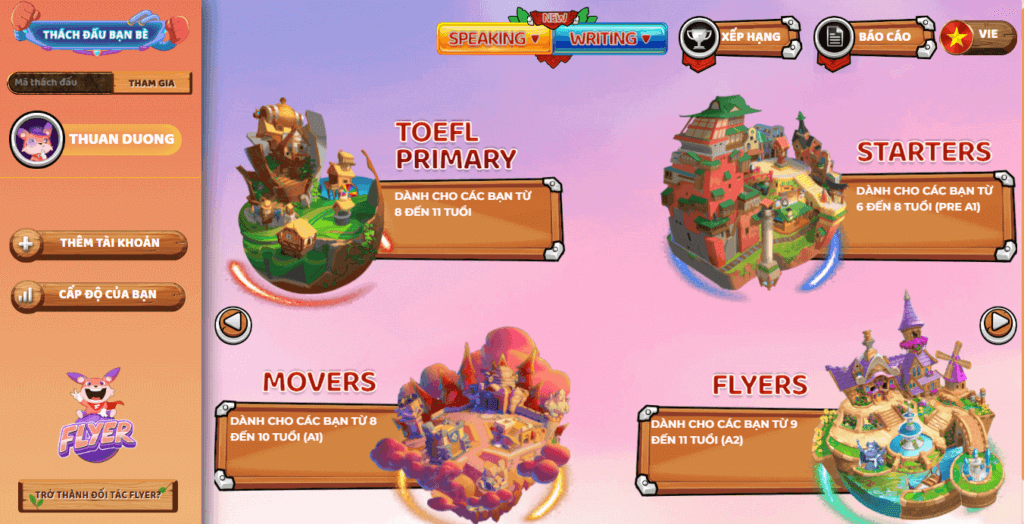View the Báo Cáo report

point(873,37)
